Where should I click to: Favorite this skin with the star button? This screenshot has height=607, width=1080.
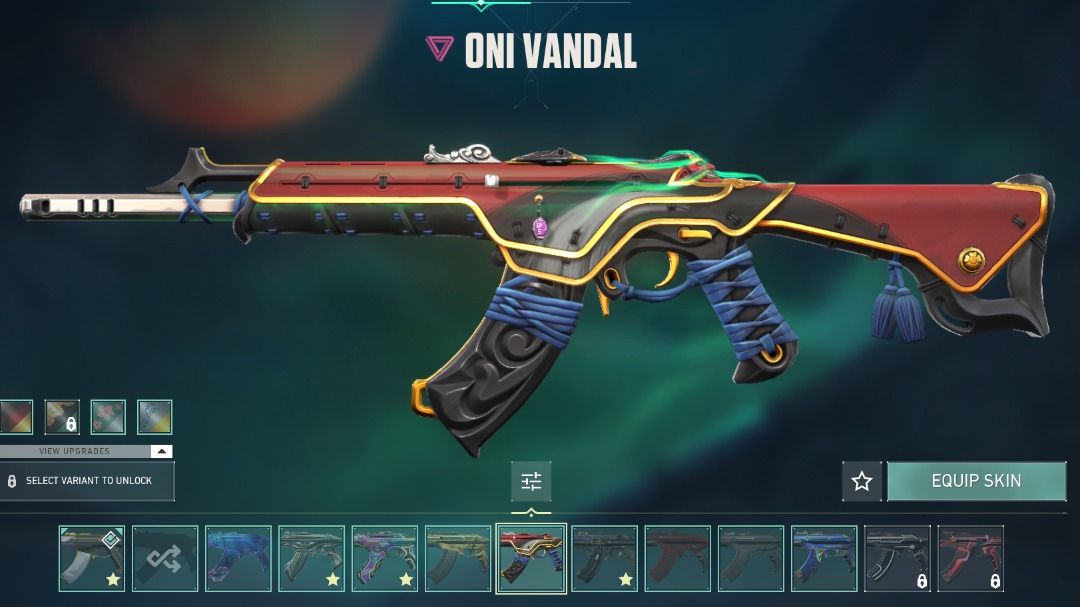(x=862, y=481)
